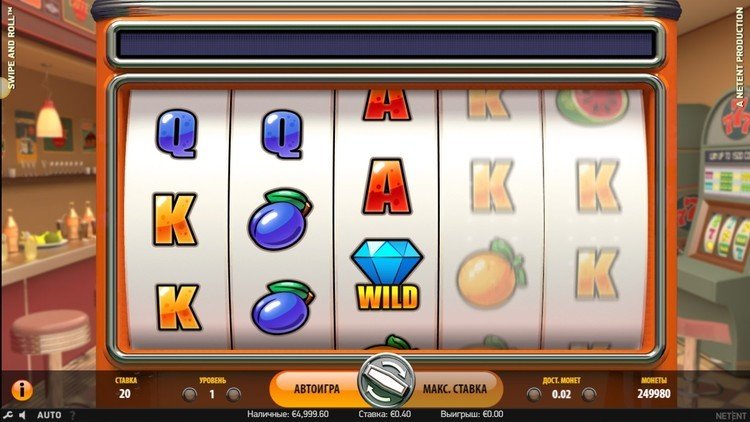Image resolution: width=750 pixels, height=422 pixels.
Task: Start autoplay with the Автоигра button
Action: (317, 389)
